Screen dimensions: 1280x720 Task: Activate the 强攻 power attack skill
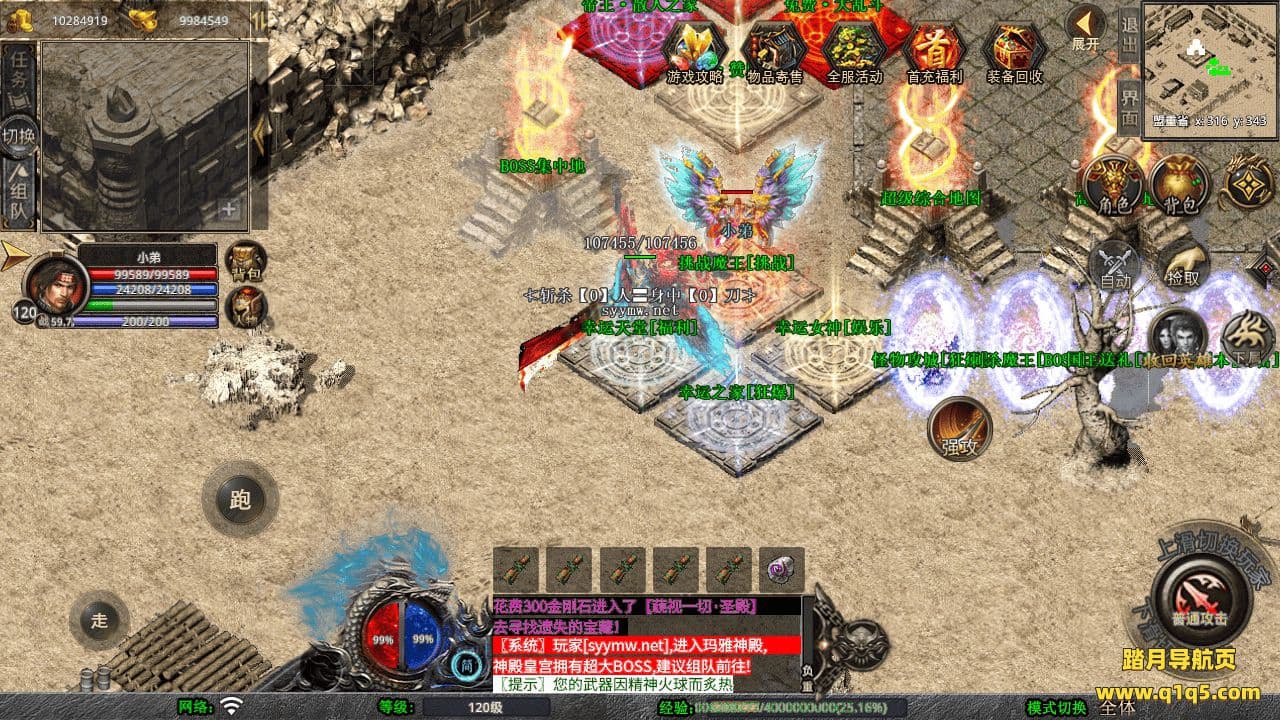(960, 430)
